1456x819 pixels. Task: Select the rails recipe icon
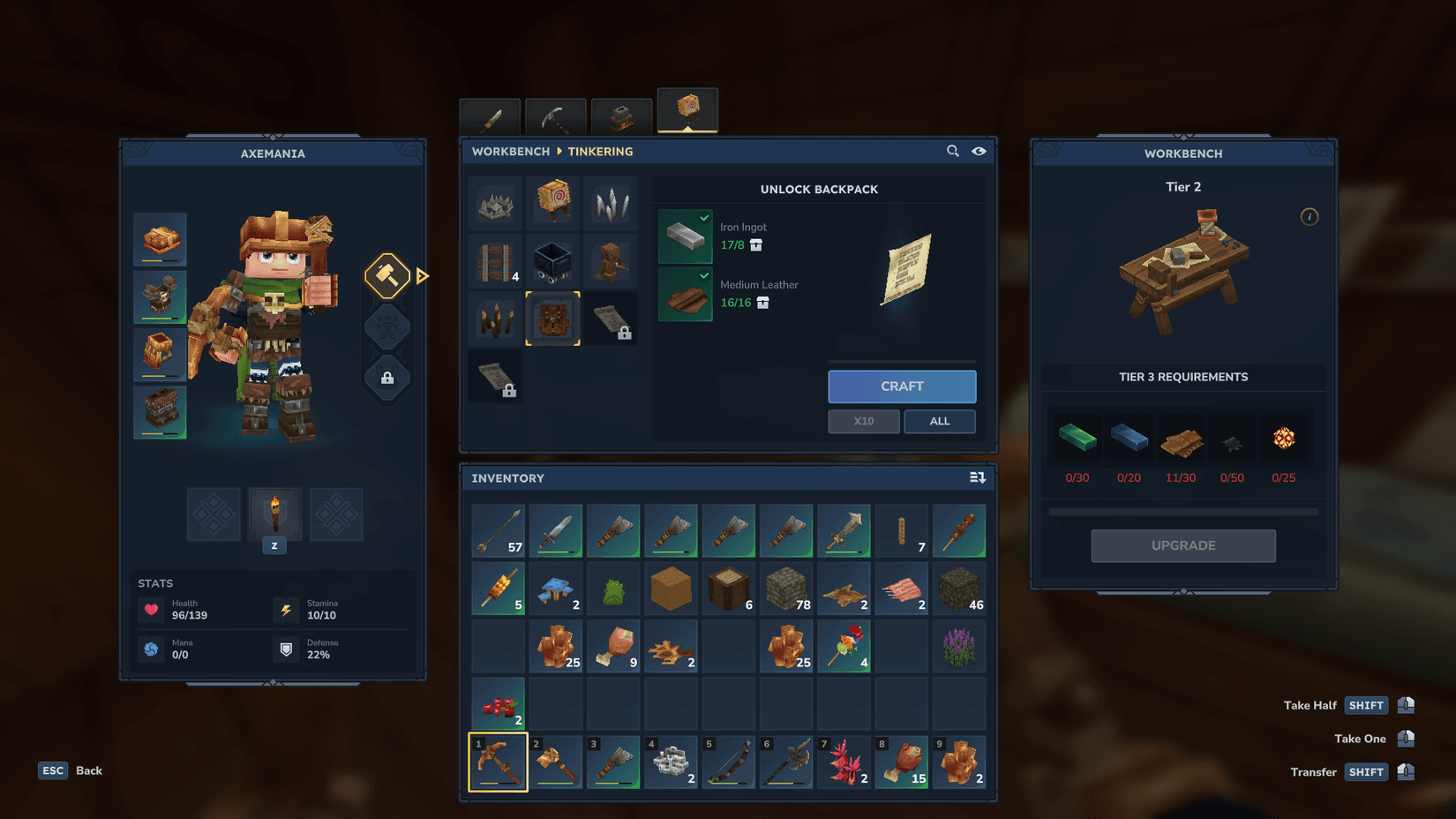(495, 261)
